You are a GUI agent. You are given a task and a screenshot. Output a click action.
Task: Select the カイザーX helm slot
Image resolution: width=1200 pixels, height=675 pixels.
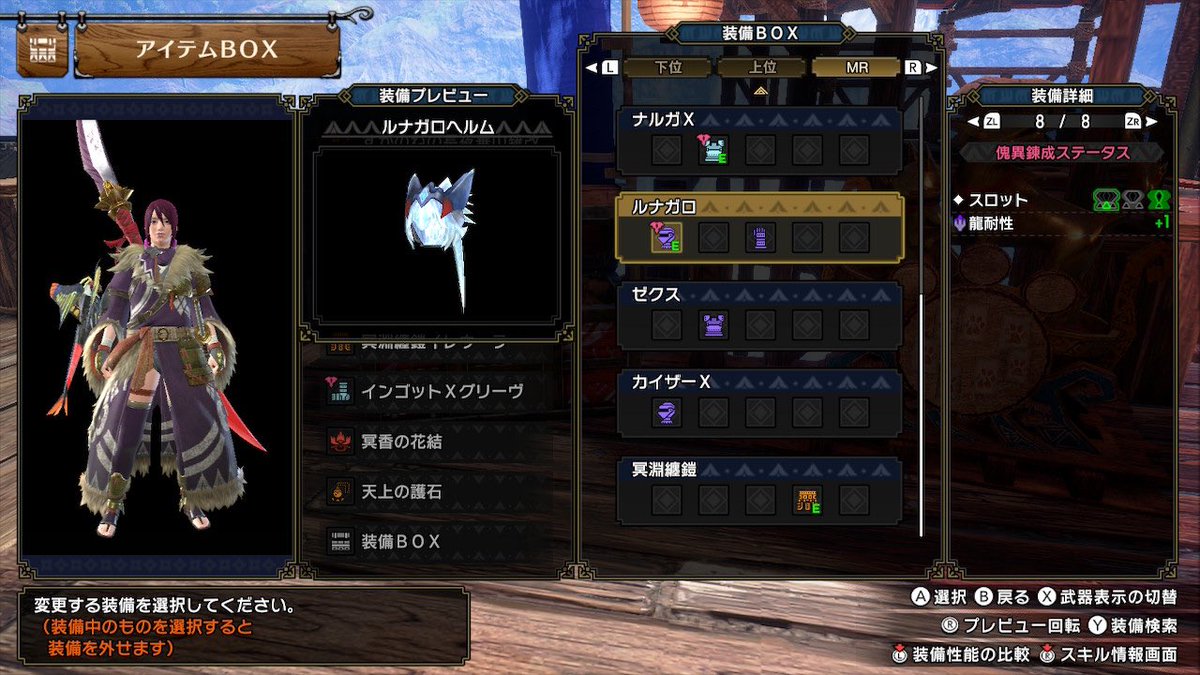pyautogui.click(x=667, y=412)
